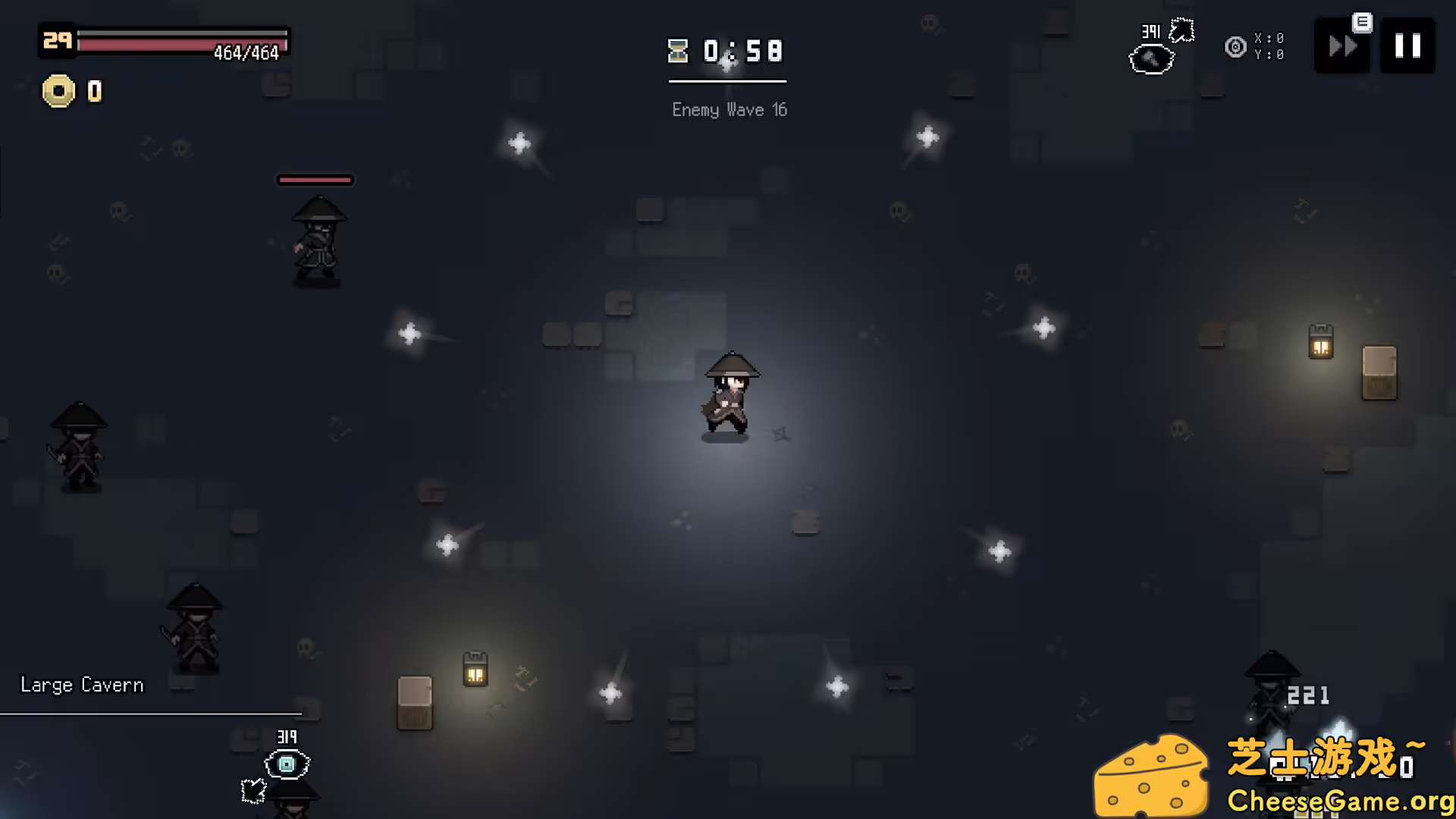
Task: Click the Enemy Wave 16 label
Action: (729, 110)
